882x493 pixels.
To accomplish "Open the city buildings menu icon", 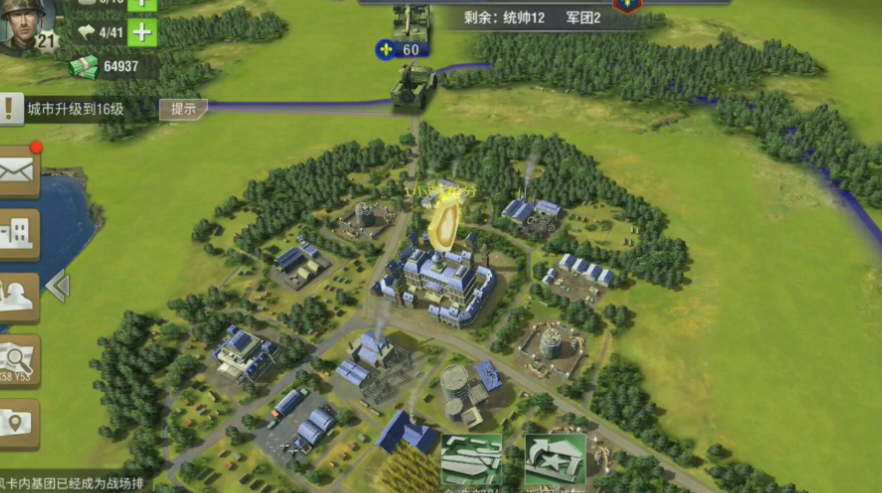I will pyautogui.click(x=18, y=234).
